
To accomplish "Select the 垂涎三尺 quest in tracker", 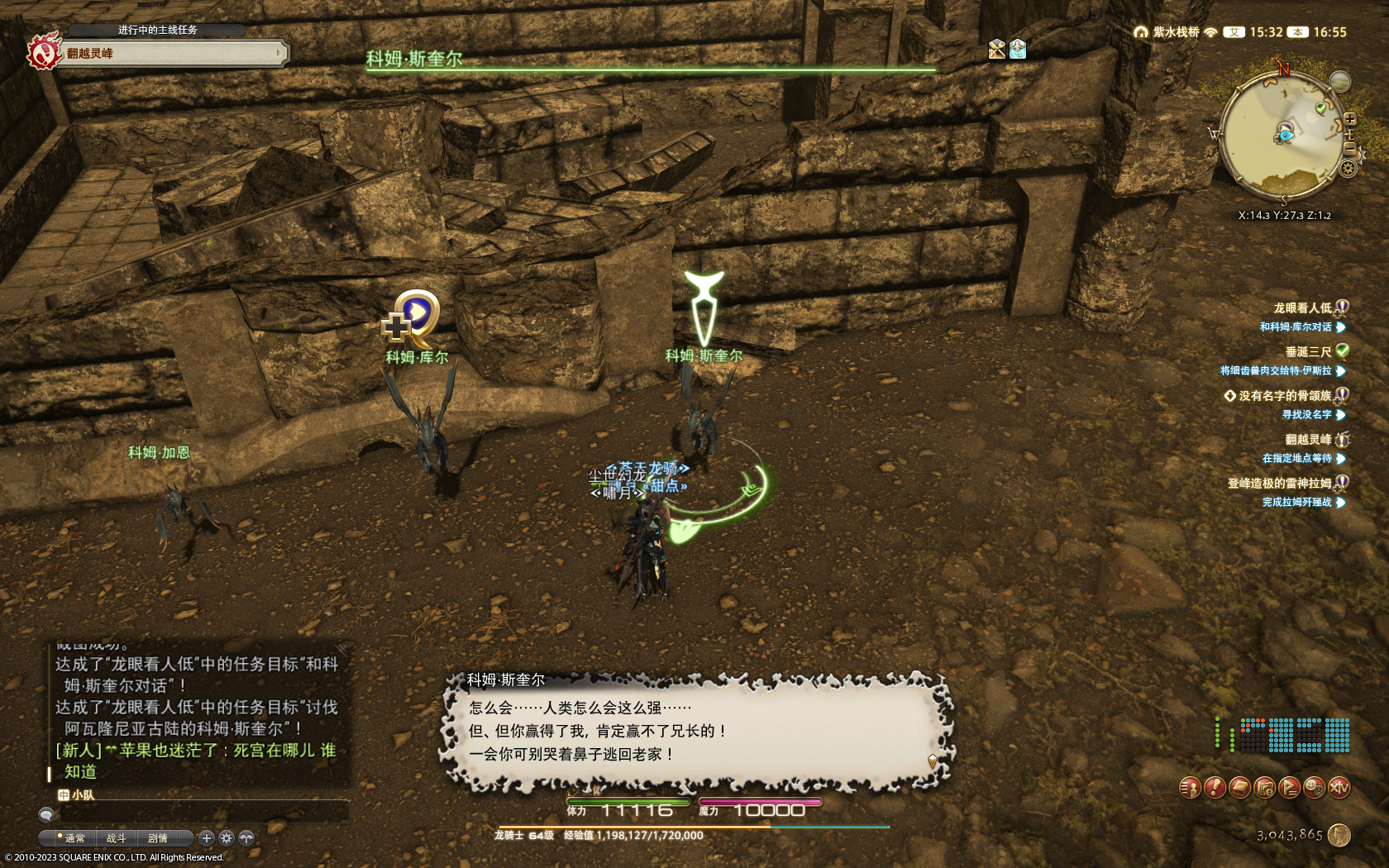I will 1308,351.
